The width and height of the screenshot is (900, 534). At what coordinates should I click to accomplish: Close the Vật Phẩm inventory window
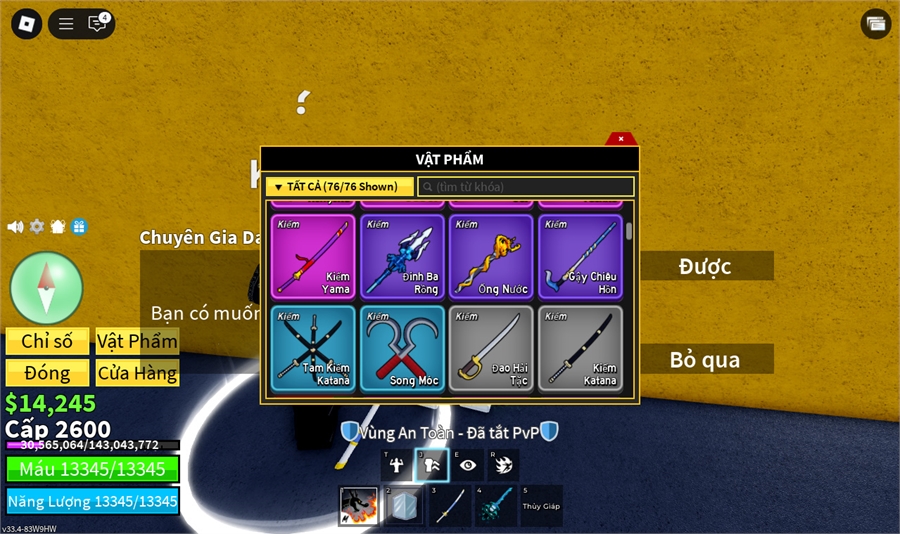[x=621, y=139]
